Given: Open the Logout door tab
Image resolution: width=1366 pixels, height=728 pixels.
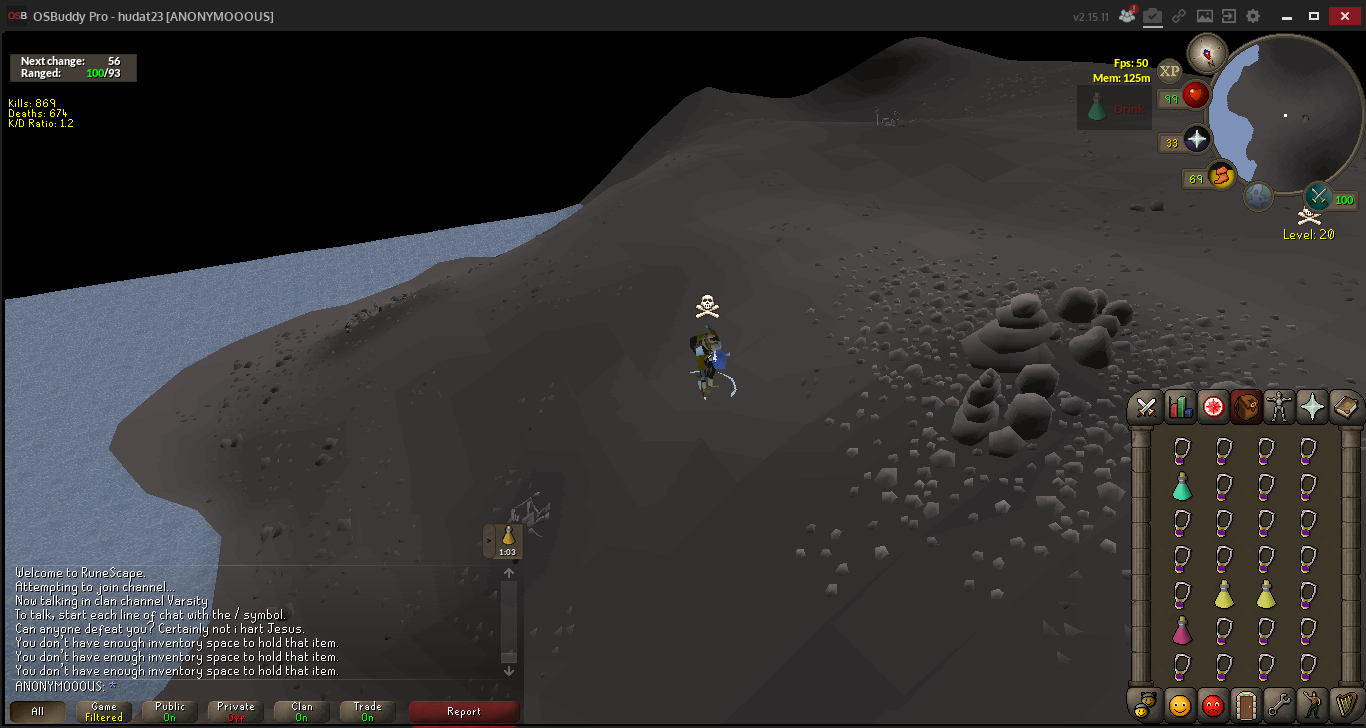Looking at the screenshot, I should tap(1245, 704).
